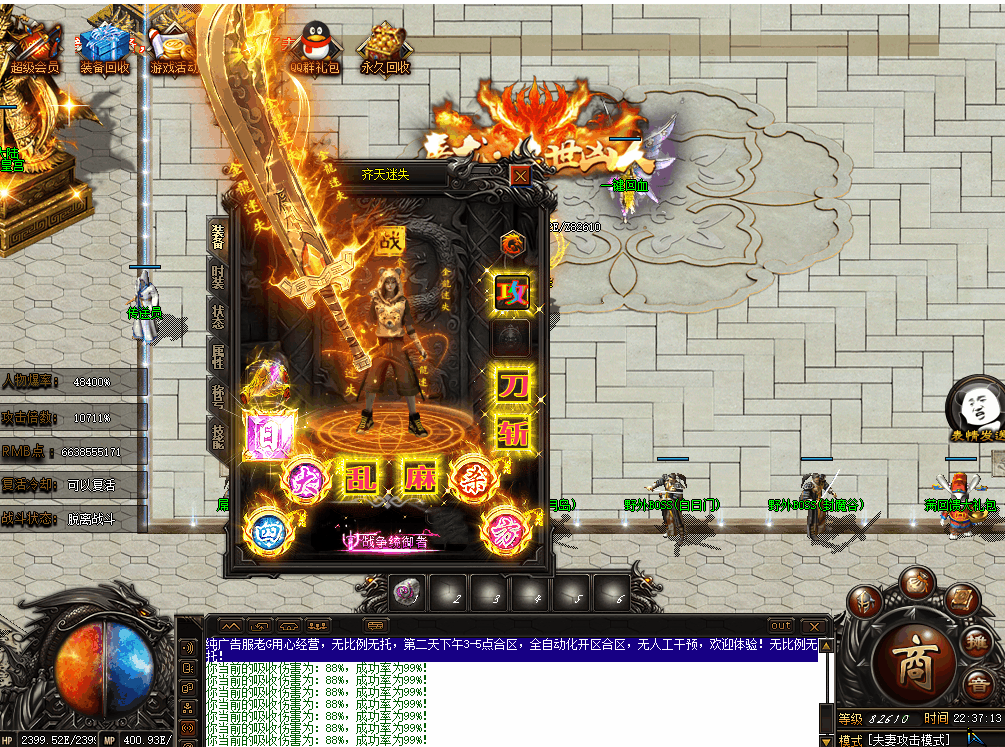1005x747 pixels.
Task: Open the 游戏活动 icon
Action: click(x=173, y=48)
